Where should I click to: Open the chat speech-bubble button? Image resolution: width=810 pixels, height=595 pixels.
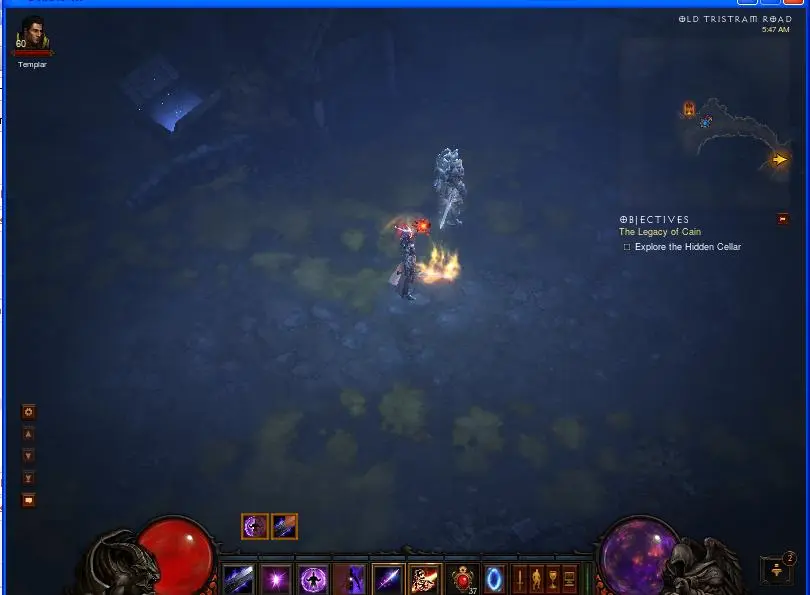coord(29,500)
